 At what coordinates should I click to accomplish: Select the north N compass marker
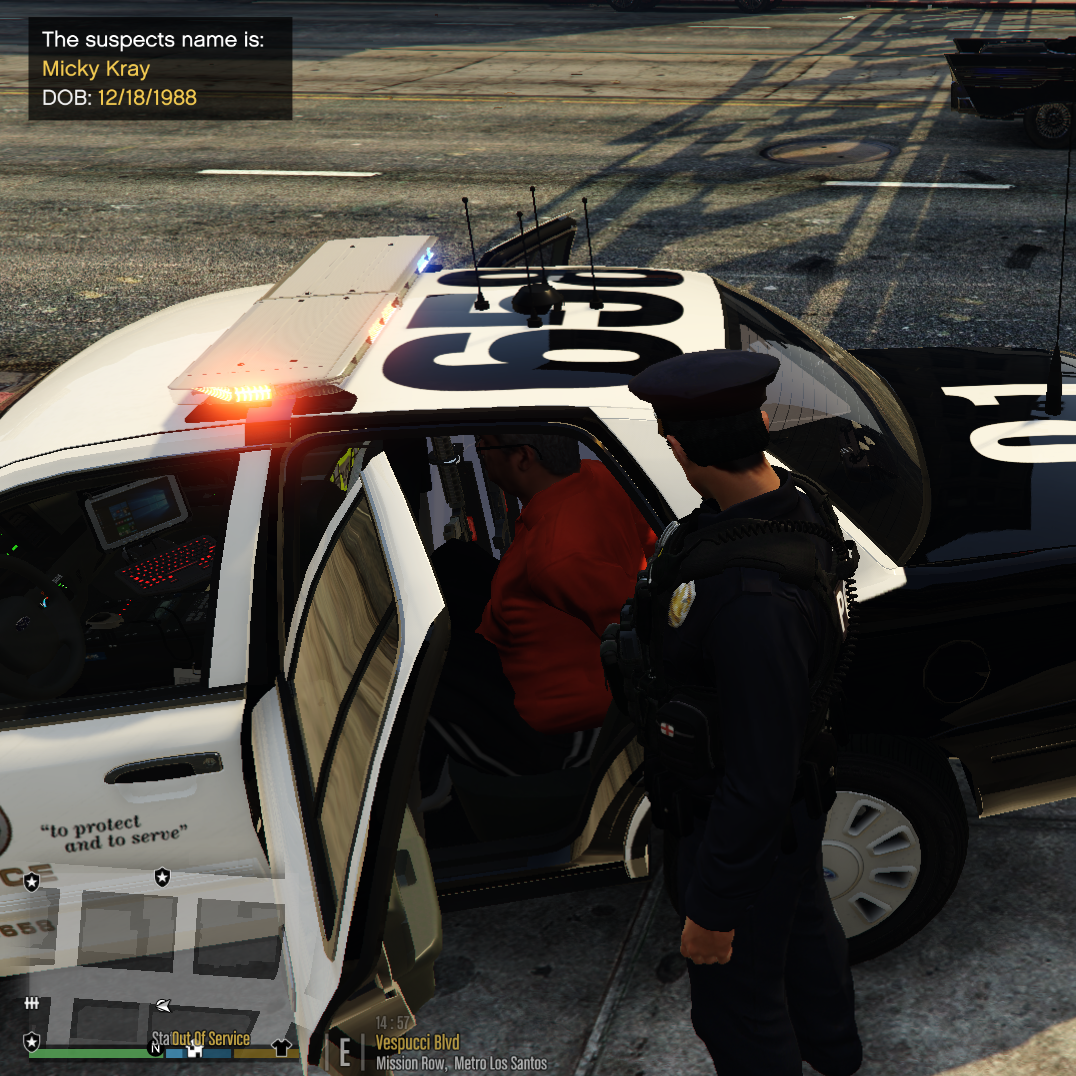[155, 1049]
